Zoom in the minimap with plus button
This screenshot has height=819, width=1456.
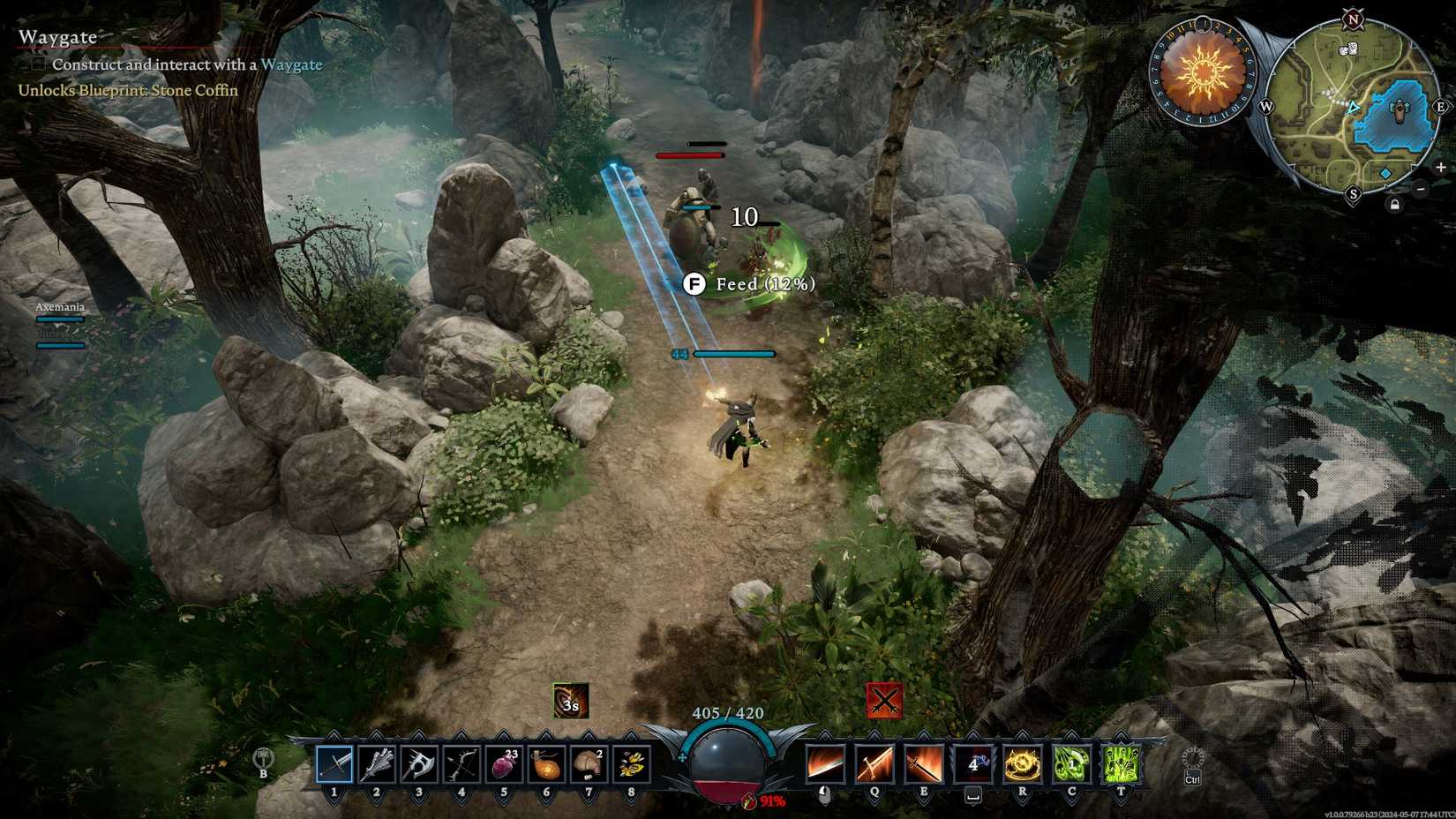[x=1441, y=168]
